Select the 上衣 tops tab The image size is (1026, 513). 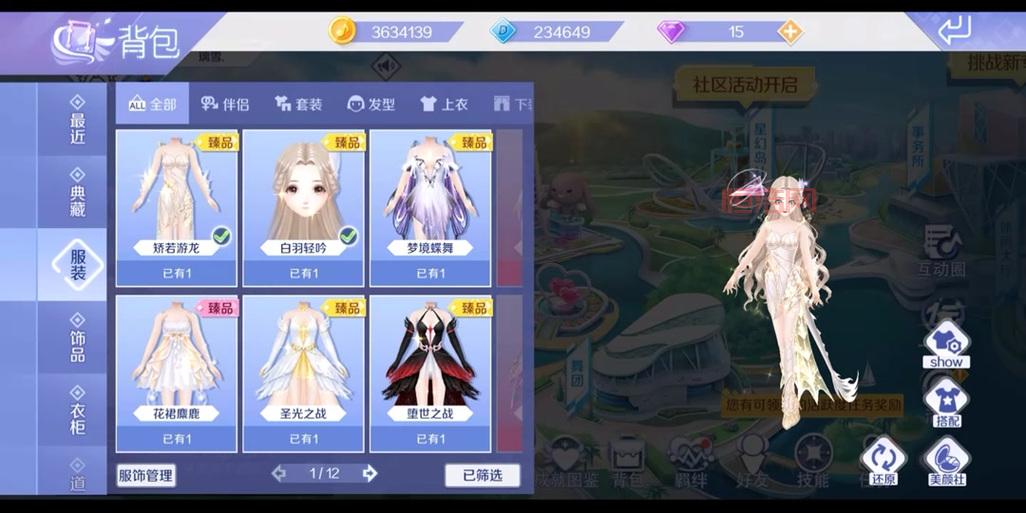[x=444, y=104]
